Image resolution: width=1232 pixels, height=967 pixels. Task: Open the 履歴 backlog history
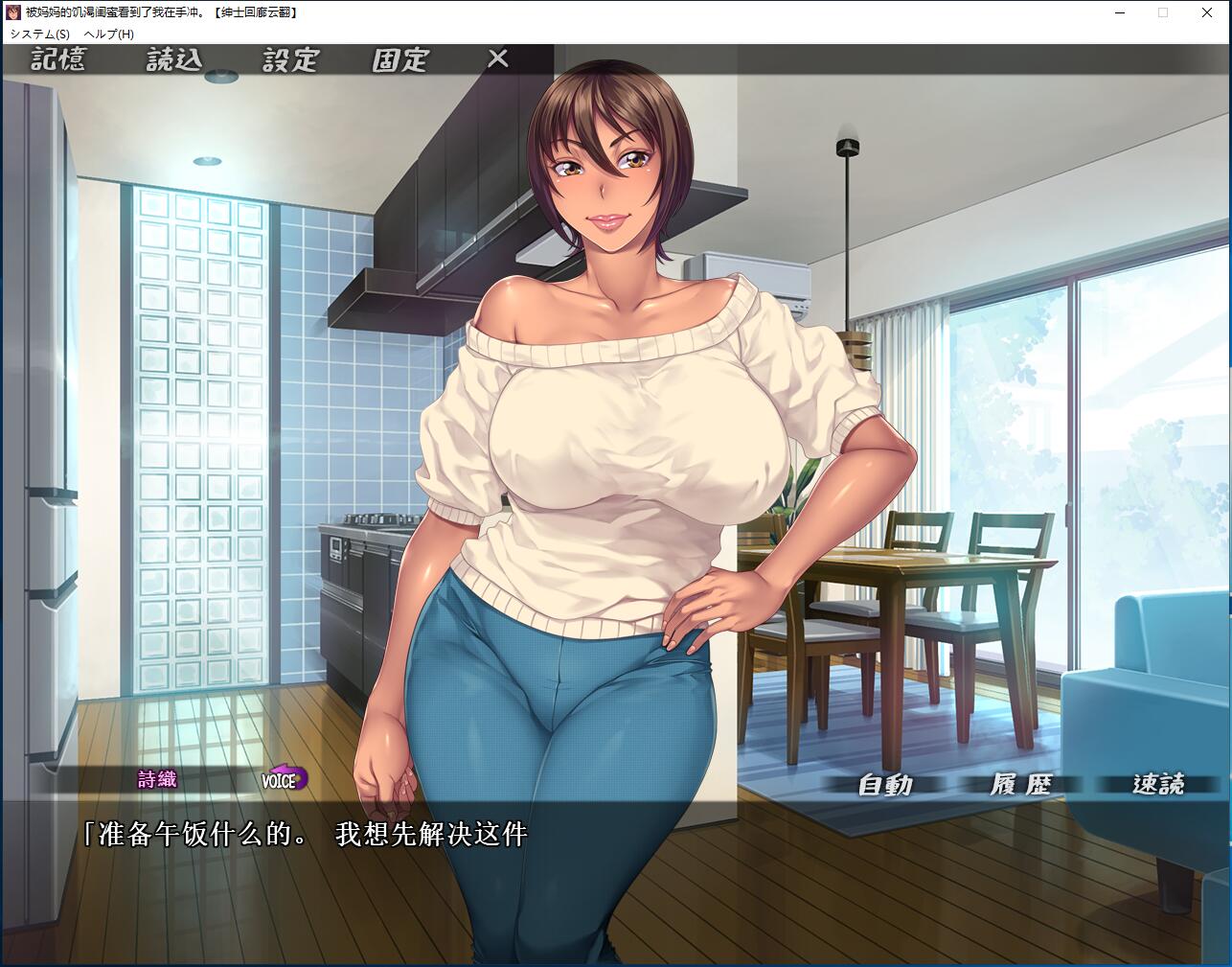pos(1021,785)
